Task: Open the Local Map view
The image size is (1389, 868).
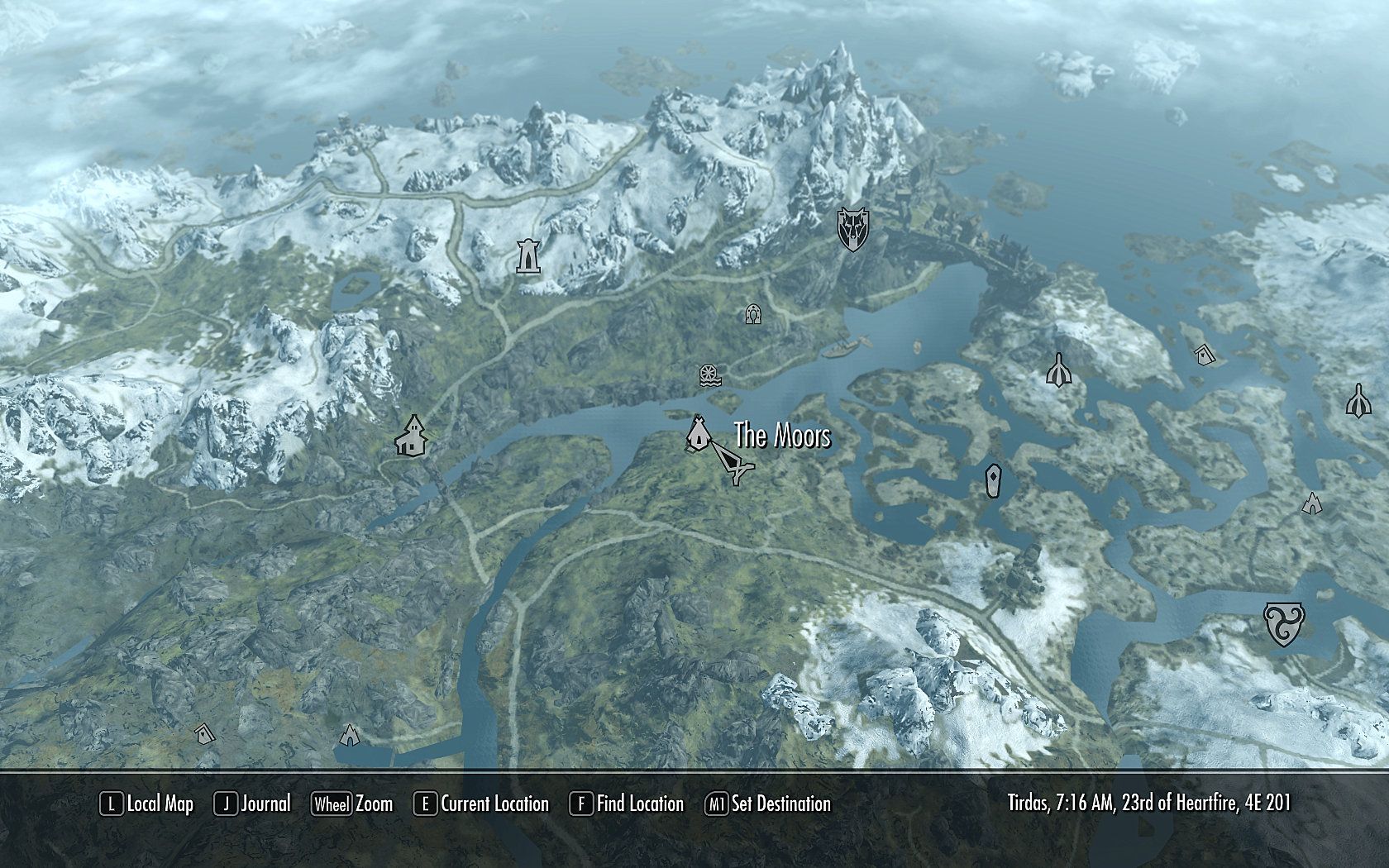Action: click(147, 804)
